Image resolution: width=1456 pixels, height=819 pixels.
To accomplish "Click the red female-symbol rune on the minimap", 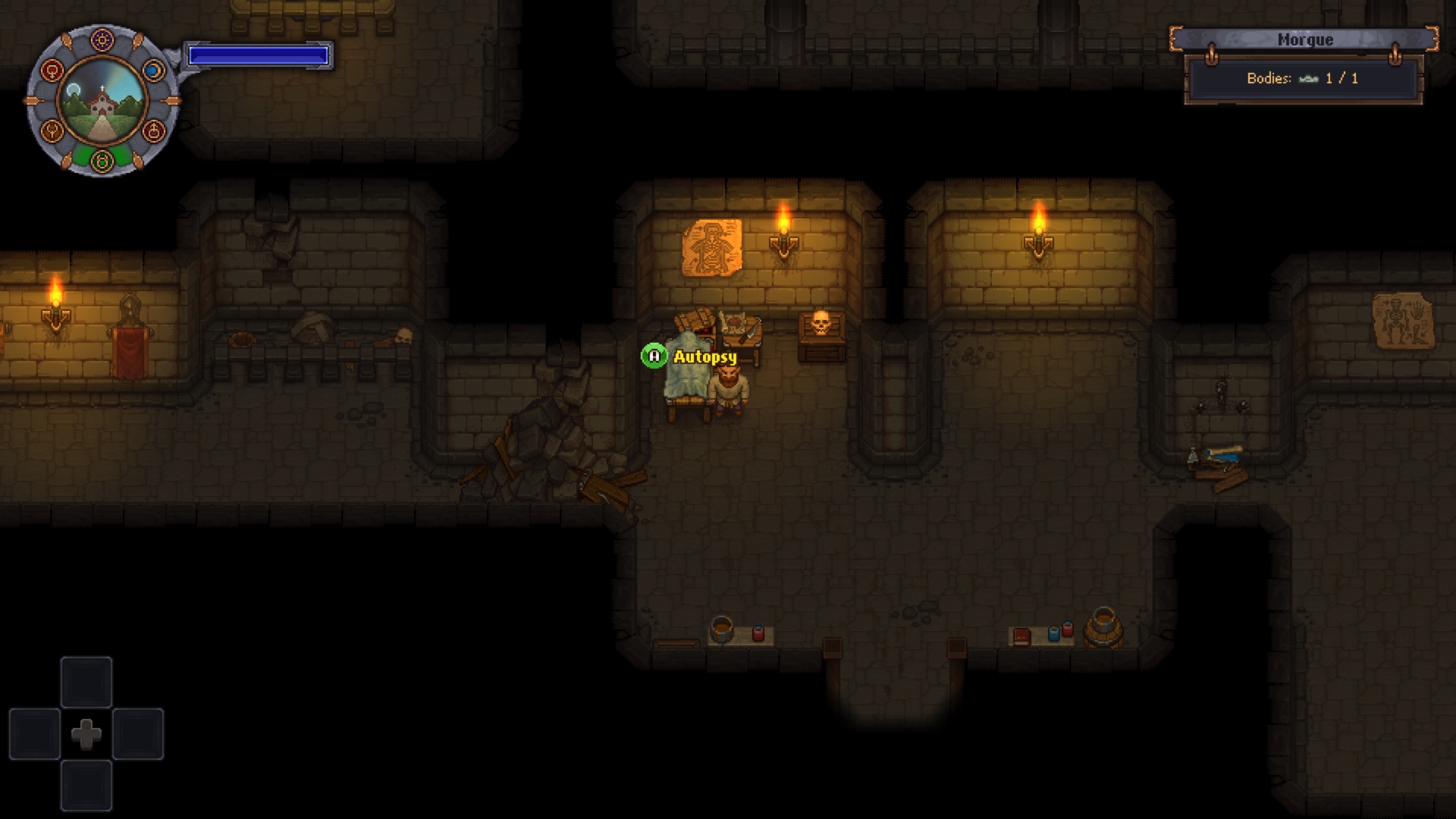I will pyautogui.click(x=52, y=70).
